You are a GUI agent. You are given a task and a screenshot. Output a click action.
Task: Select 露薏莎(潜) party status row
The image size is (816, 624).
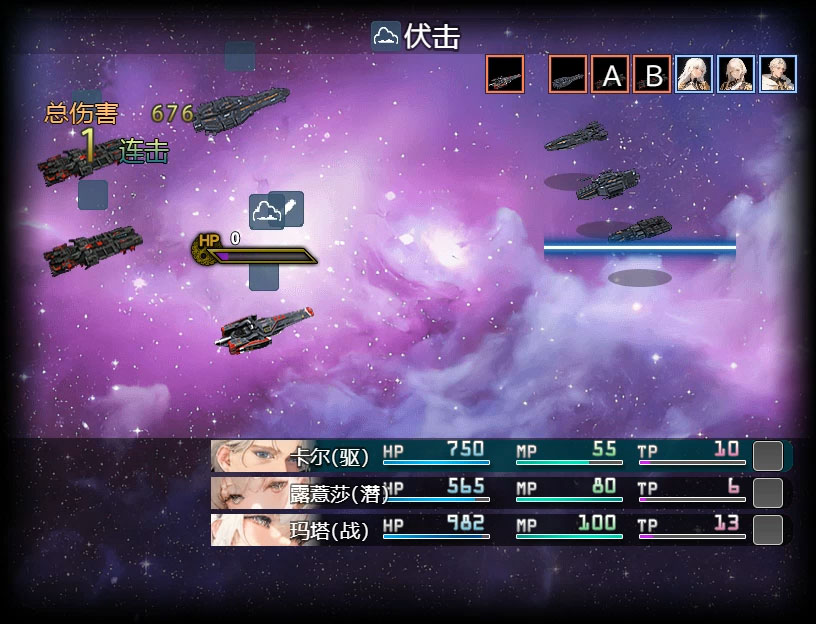500,492
